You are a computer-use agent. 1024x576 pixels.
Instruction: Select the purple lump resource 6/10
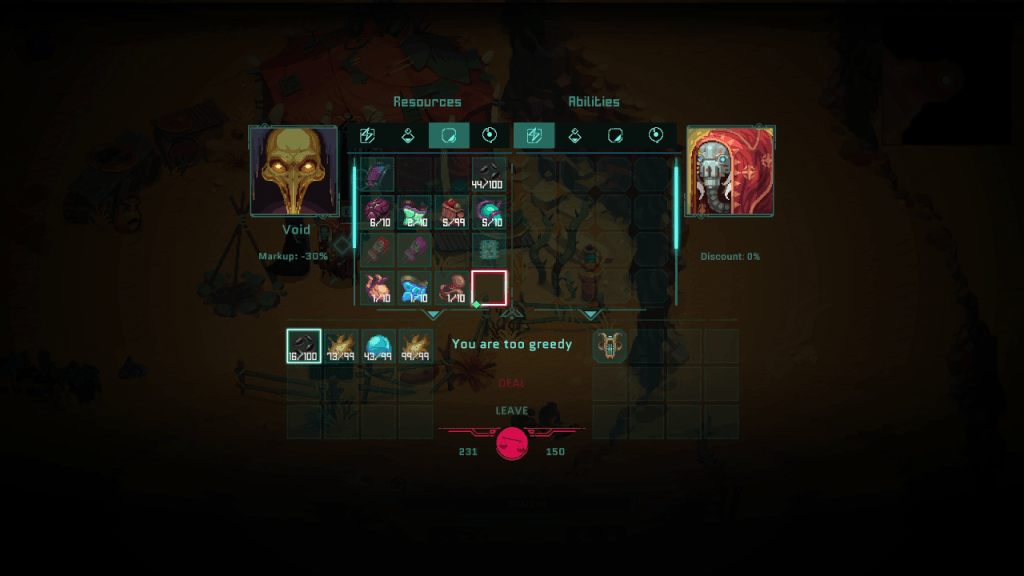(378, 212)
